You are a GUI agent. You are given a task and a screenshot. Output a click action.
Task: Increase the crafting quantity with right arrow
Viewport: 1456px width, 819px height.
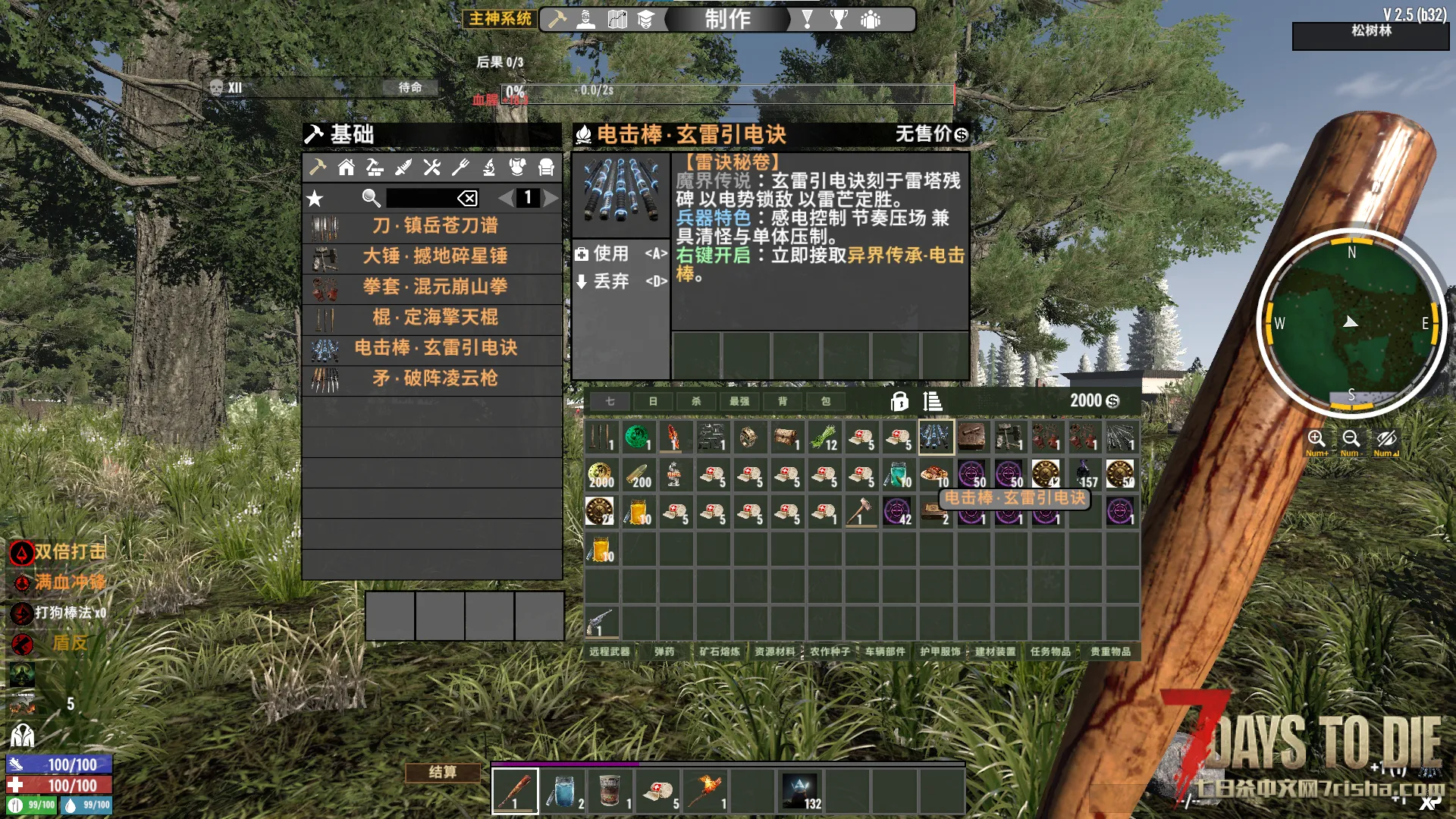[551, 198]
